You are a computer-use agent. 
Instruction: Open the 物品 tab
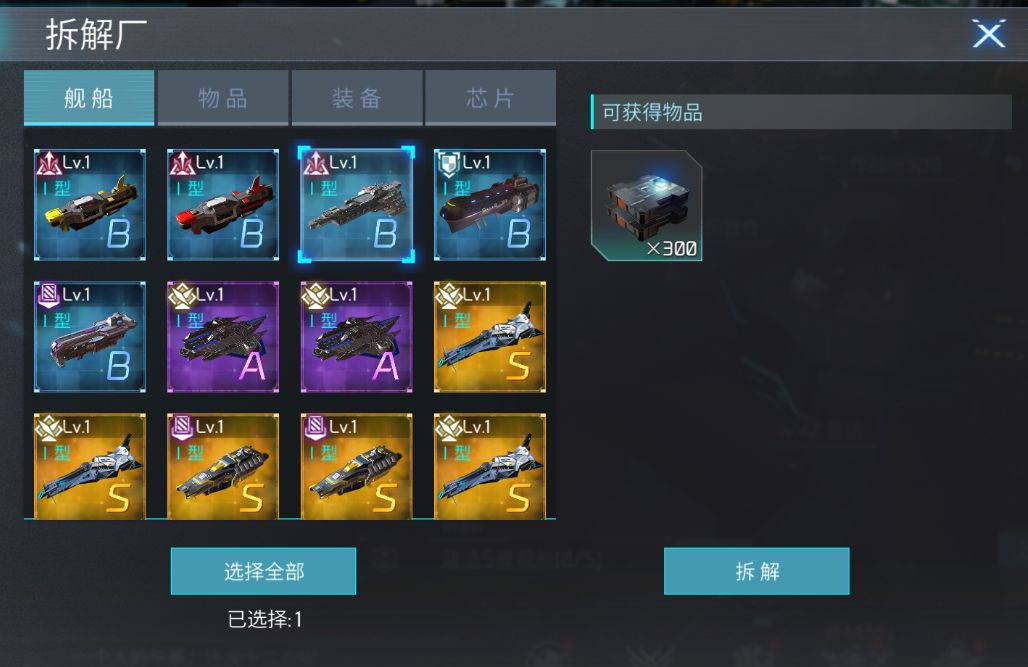223,98
